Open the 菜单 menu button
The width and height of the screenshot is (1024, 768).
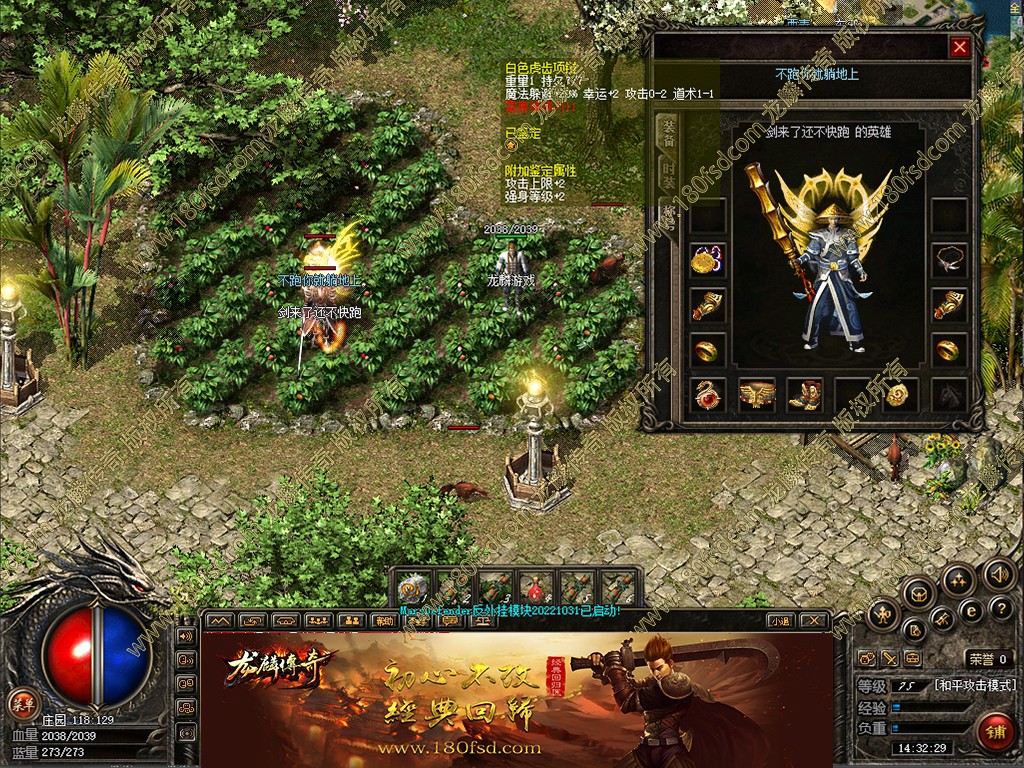20,702
